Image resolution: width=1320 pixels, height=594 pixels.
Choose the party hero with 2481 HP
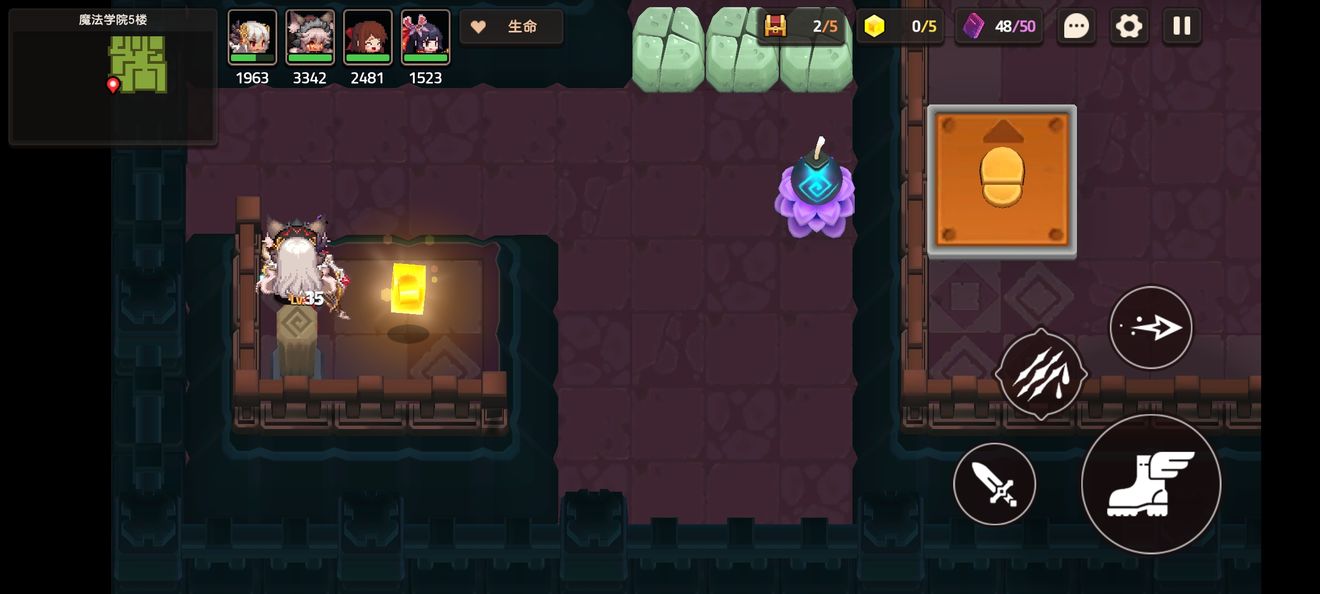(x=368, y=38)
